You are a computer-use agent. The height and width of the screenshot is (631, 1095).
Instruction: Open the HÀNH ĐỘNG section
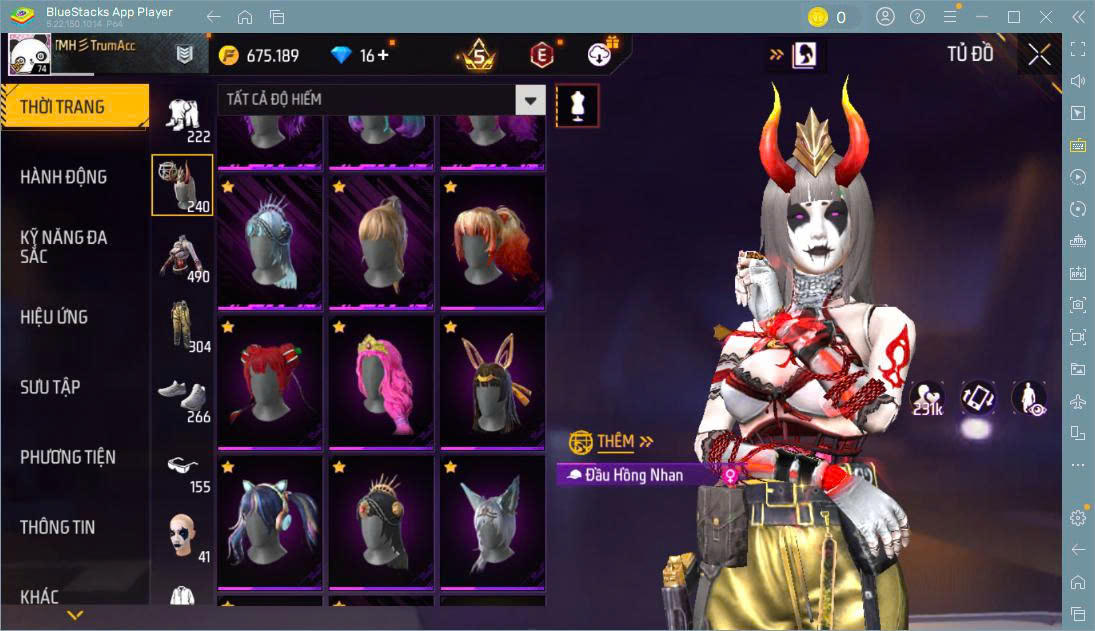tap(64, 177)
